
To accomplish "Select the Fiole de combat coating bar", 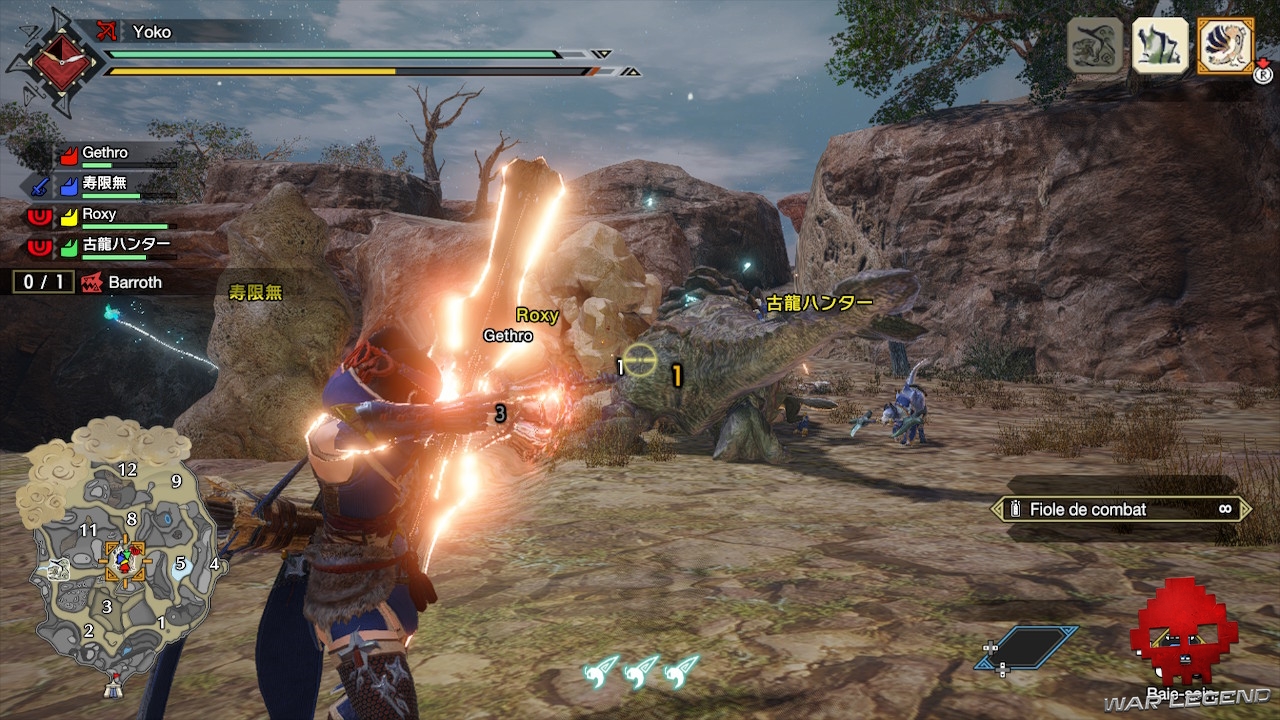I will [x=1120, y=510].
